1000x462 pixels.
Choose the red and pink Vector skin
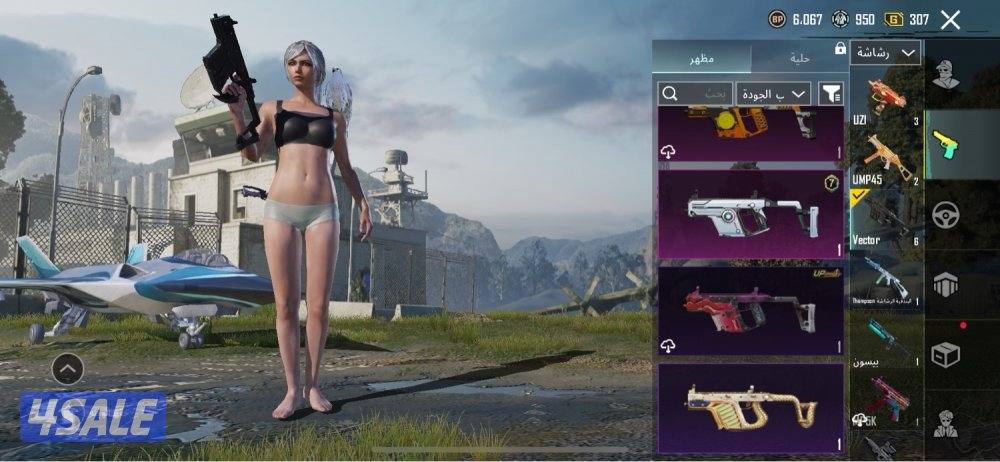point(750,310)
